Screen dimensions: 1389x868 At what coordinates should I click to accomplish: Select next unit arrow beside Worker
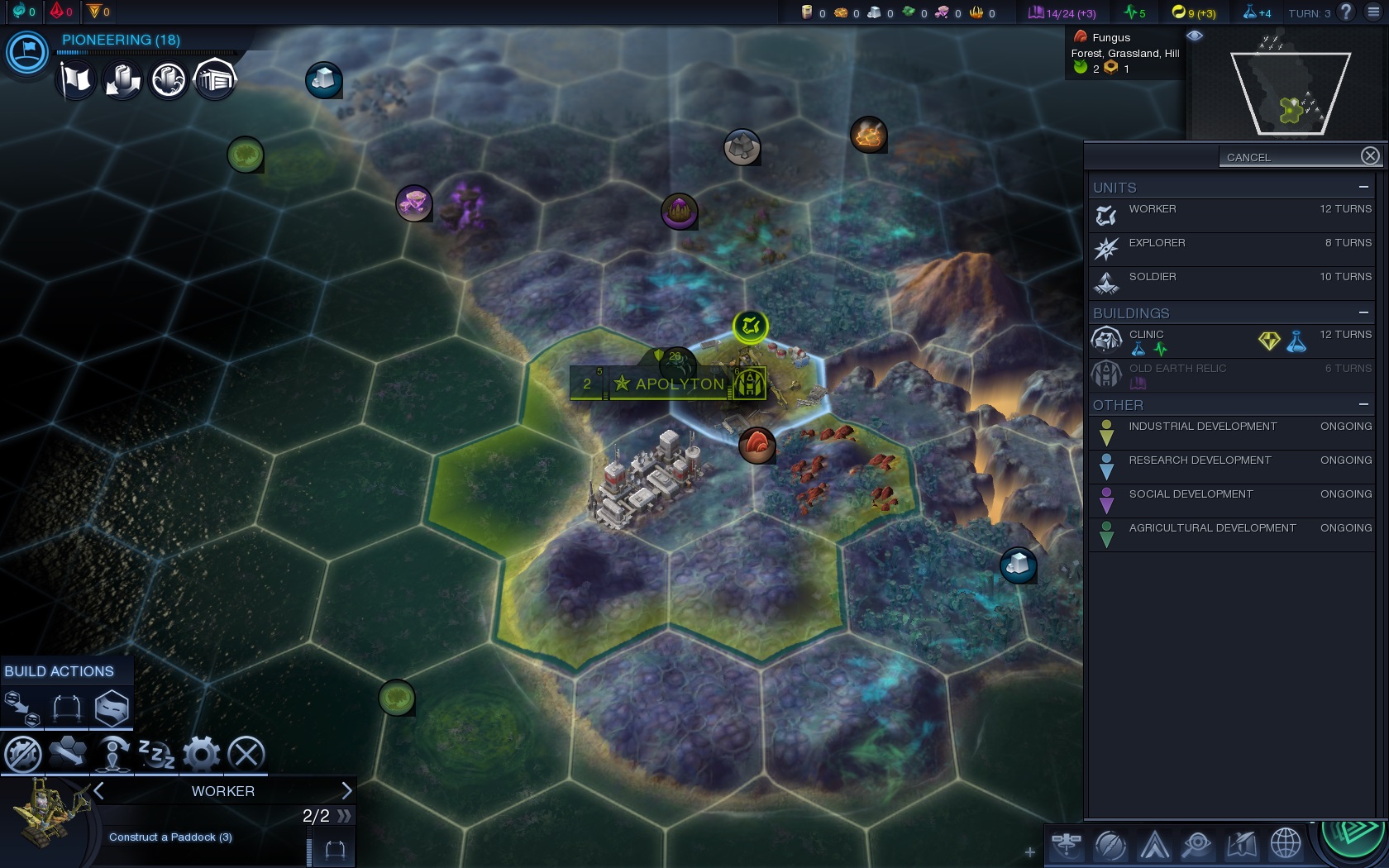tap(346, 791)
